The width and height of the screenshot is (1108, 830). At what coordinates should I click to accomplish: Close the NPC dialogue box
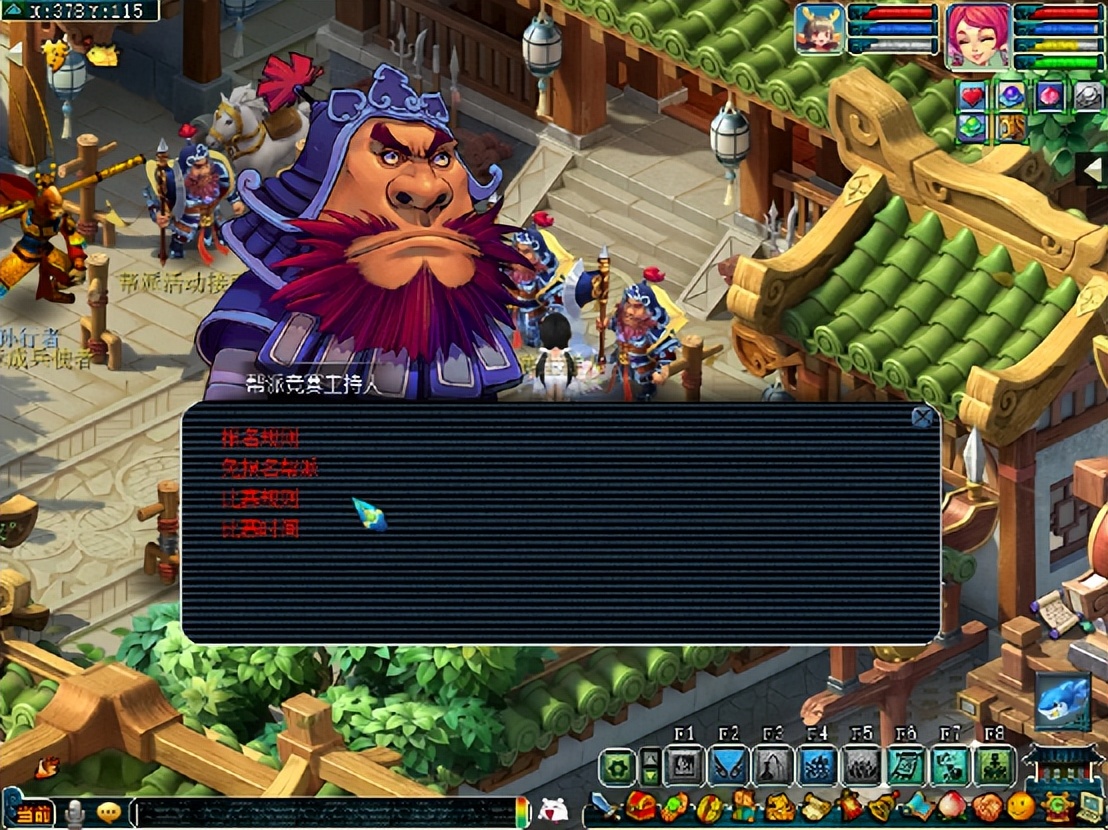click(923, 417)
